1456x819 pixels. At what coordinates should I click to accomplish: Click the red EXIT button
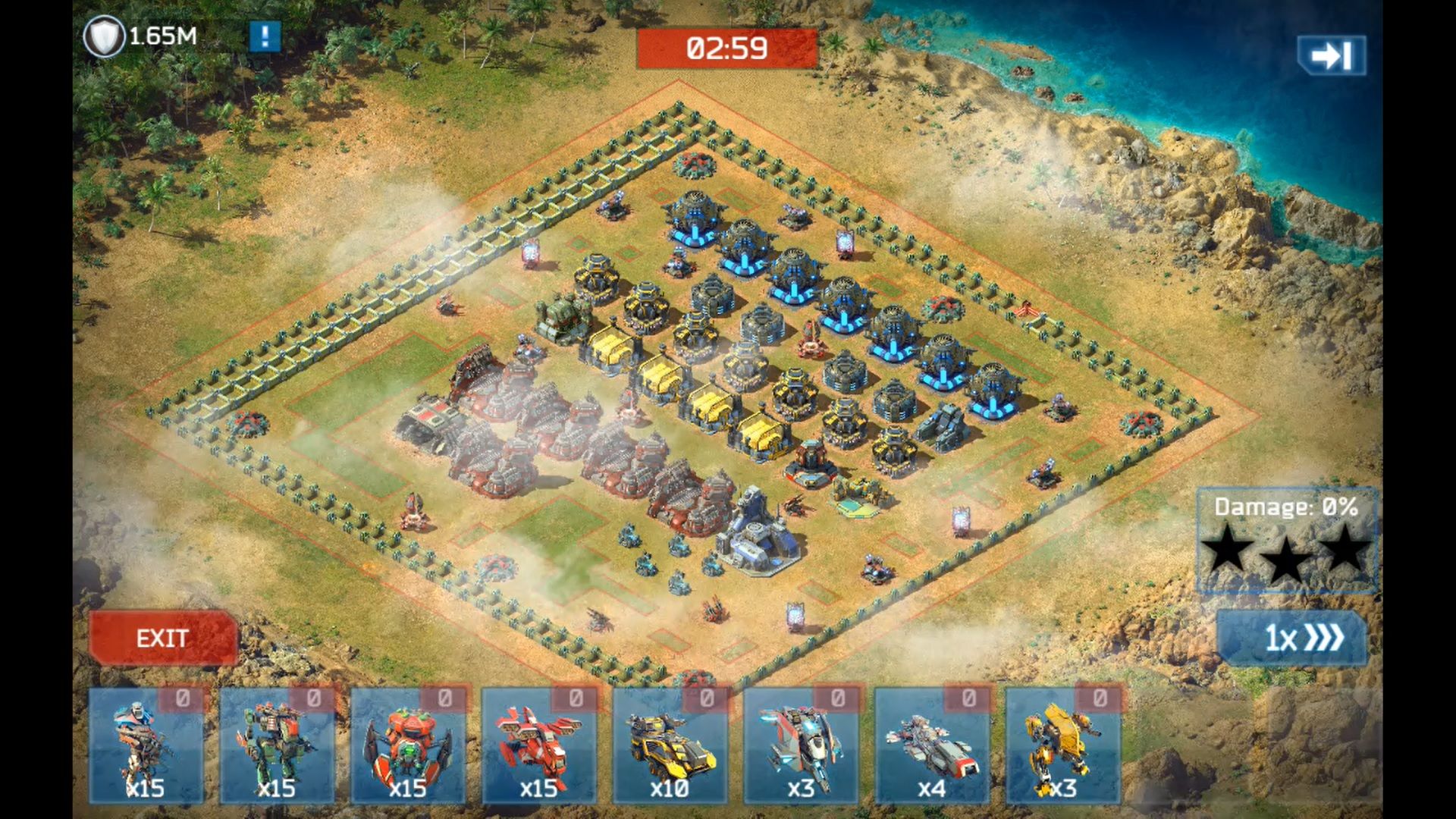163,639
